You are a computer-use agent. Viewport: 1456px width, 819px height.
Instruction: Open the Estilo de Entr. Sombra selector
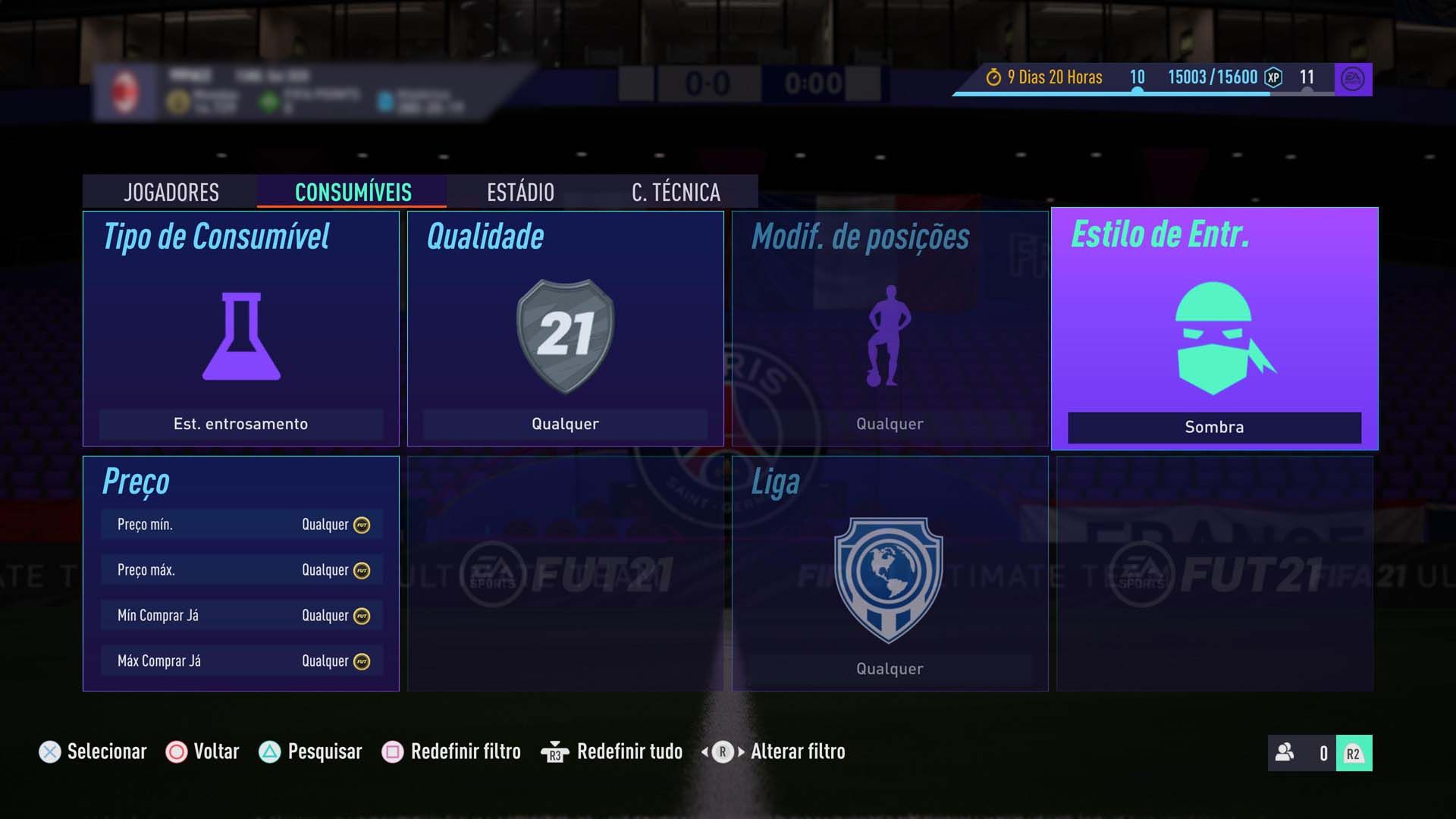[x=1213, y=426]
